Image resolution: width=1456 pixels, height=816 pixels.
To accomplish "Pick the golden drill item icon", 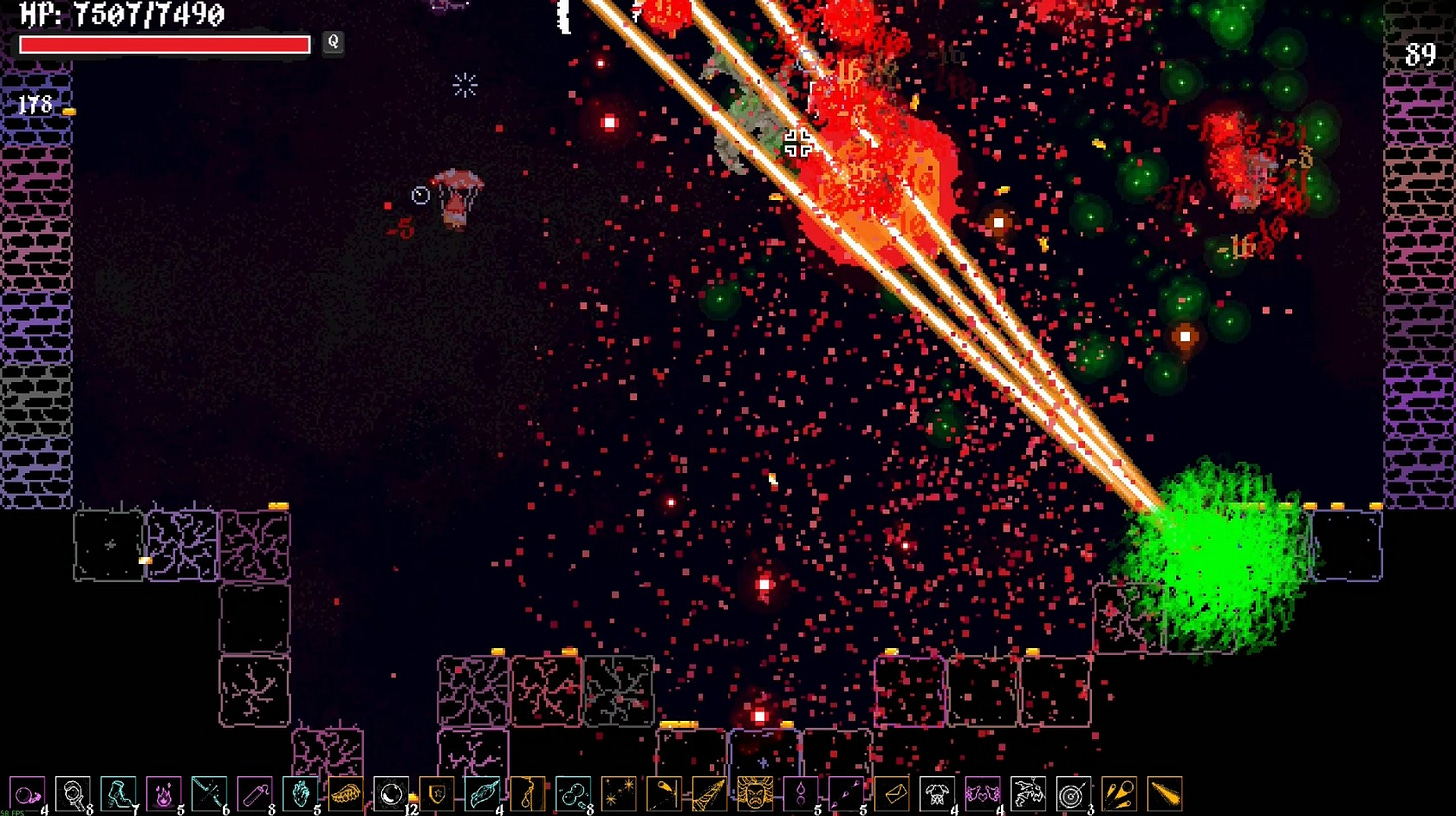I will (709, 794).
